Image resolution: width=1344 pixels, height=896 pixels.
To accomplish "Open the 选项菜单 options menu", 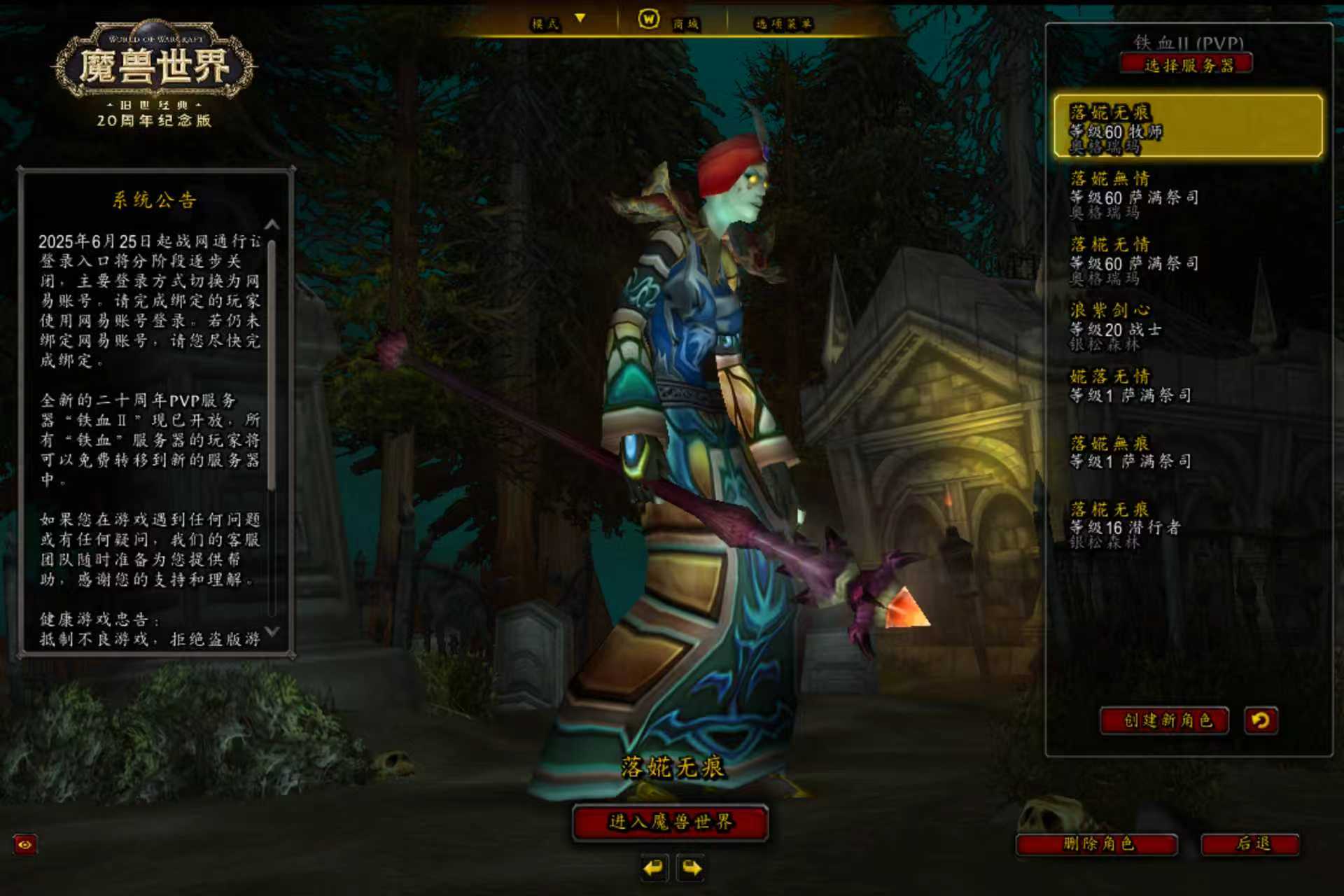I will [783, 24].
